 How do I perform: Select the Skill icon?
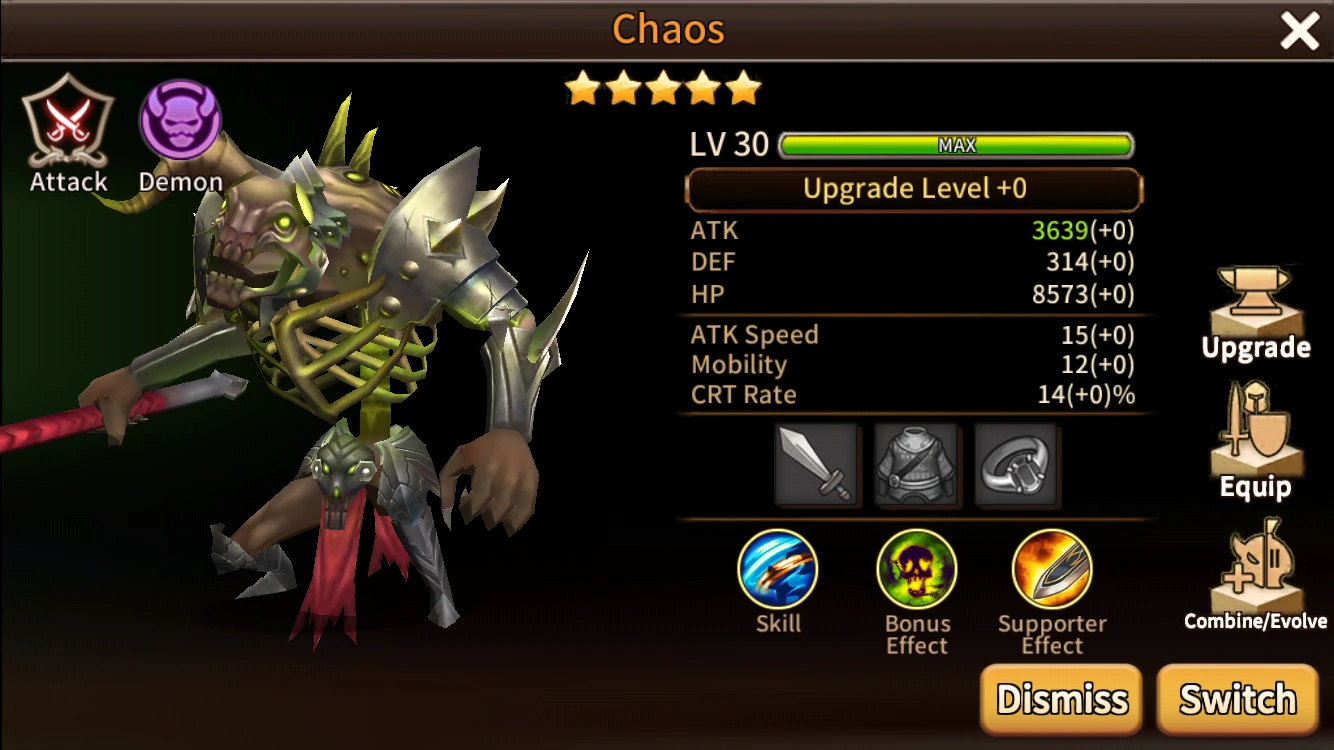(779, 570)
